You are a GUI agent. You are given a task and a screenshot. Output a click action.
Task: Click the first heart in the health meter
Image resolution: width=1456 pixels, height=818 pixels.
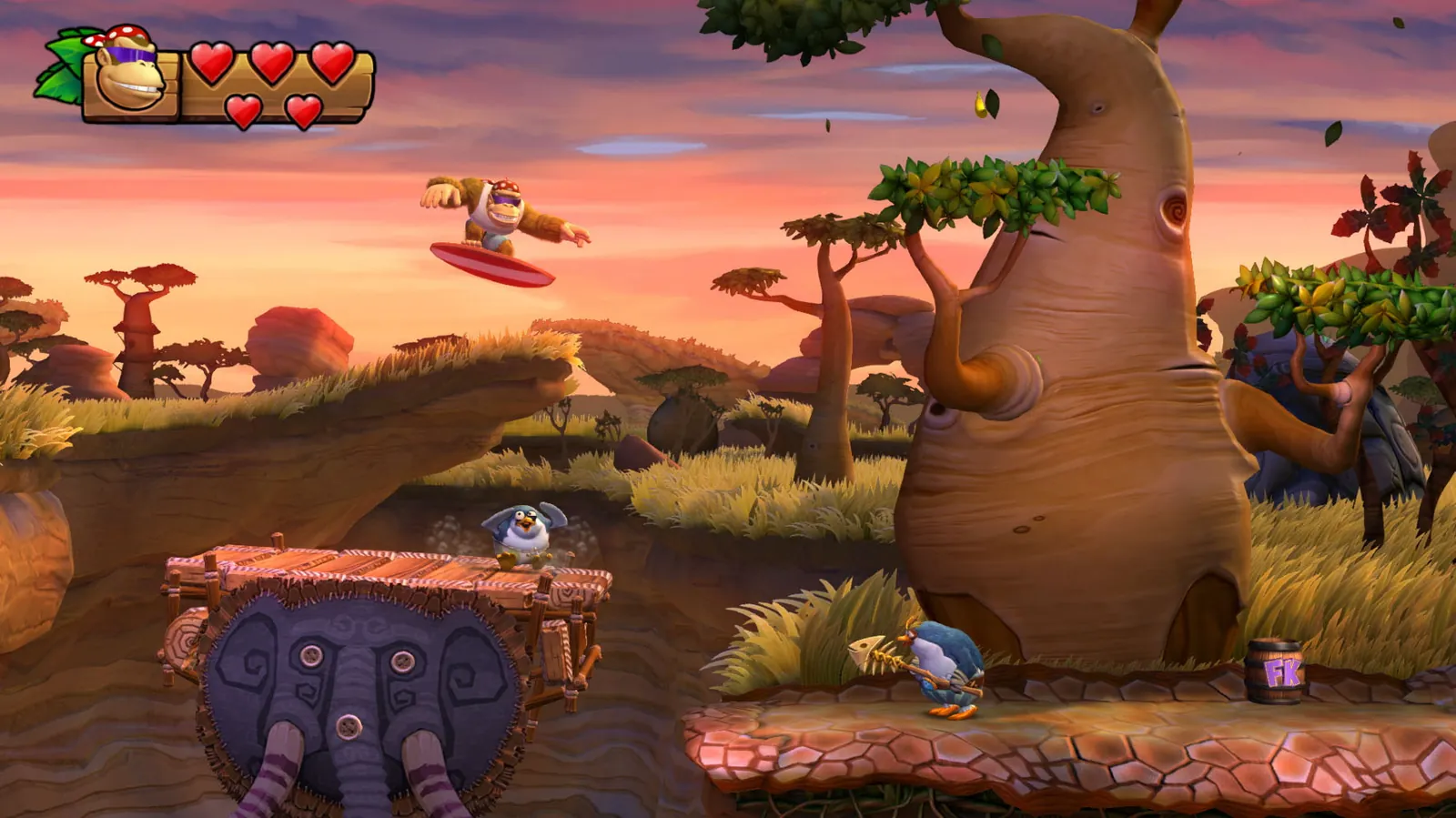[x=210, y=64]
